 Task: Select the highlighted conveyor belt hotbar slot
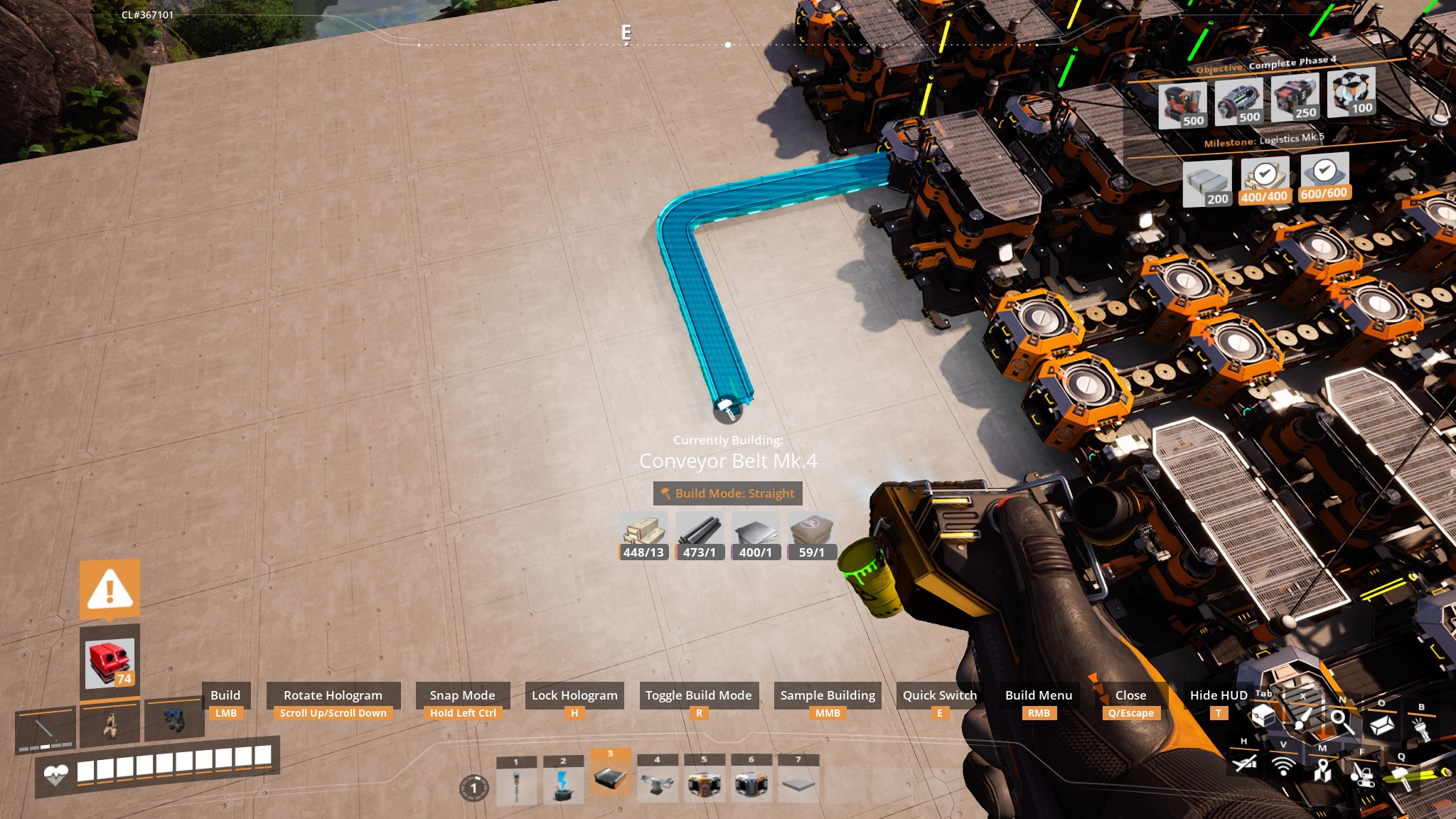[610, 778]
